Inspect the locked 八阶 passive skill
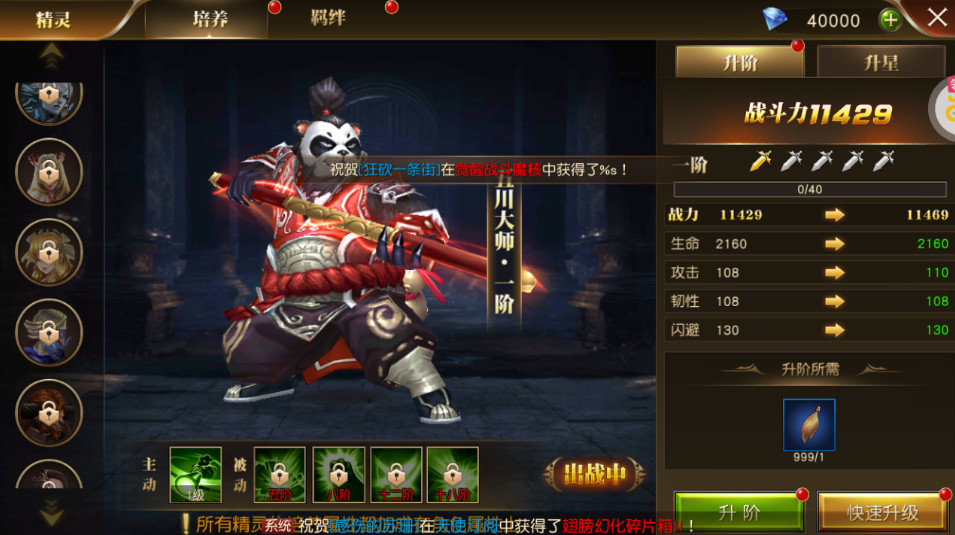 (x=337, y=473)
